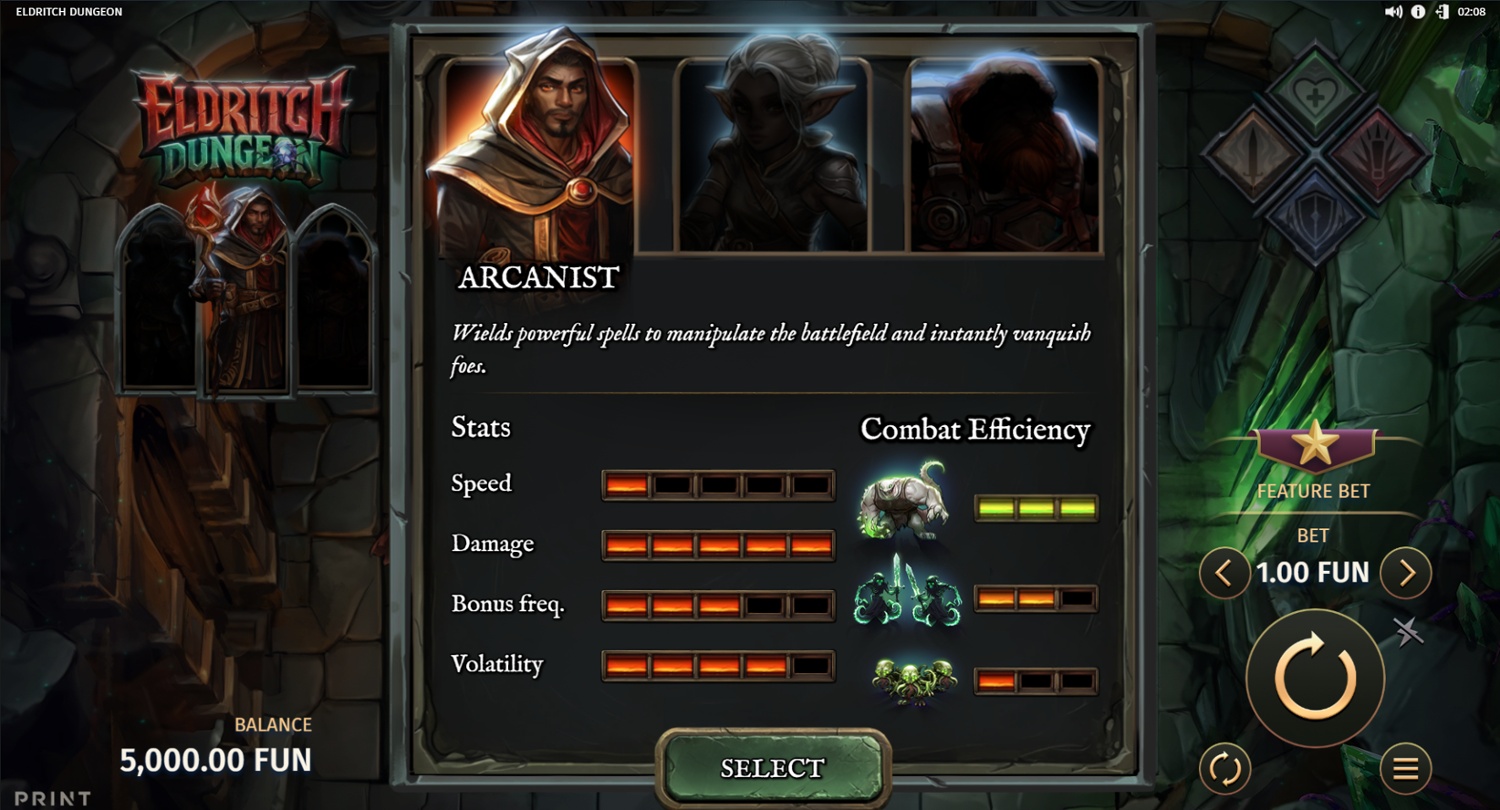Select the red-bearded dwarf character portrait
Image resolution: width=1500 pixels, height=810 pixels.
coord(1005,155)
